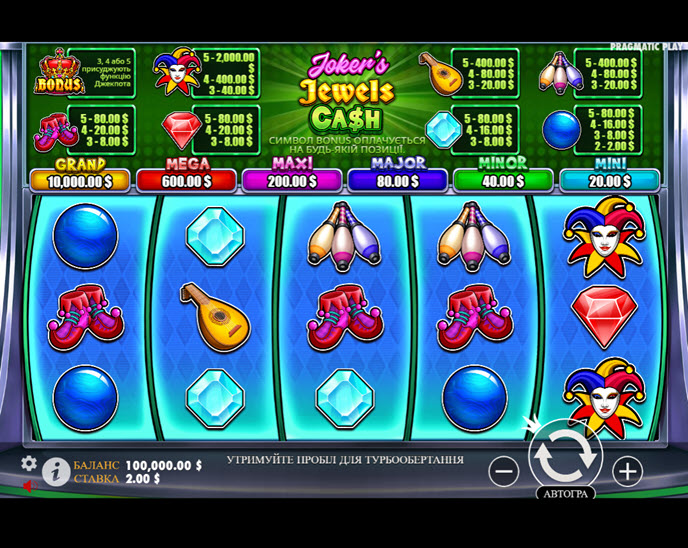688x548 pixels.
Task: Decrease the bet with the minus button
Action: click(505, 470)
